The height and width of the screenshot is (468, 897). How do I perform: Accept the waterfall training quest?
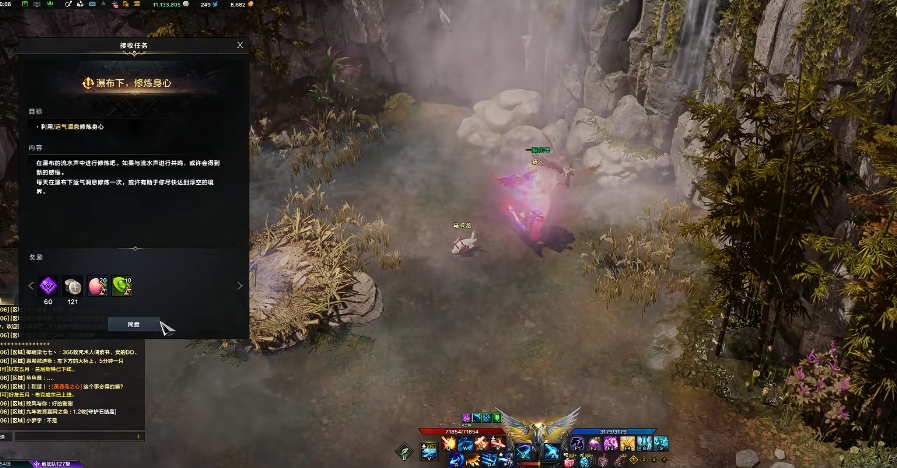(133, 324)
